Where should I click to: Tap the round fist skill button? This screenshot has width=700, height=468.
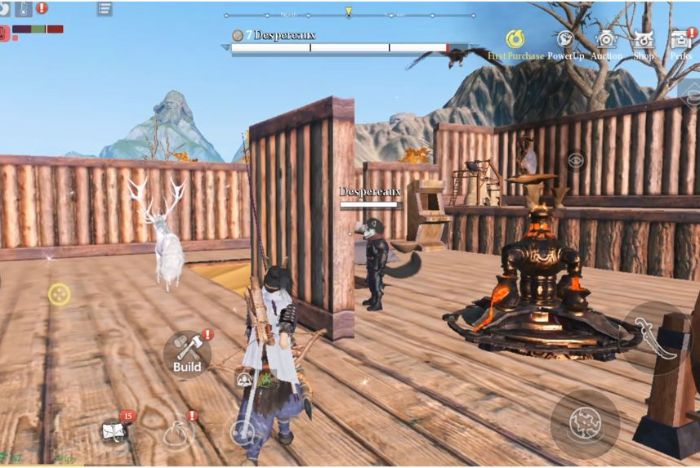(584, 423)
